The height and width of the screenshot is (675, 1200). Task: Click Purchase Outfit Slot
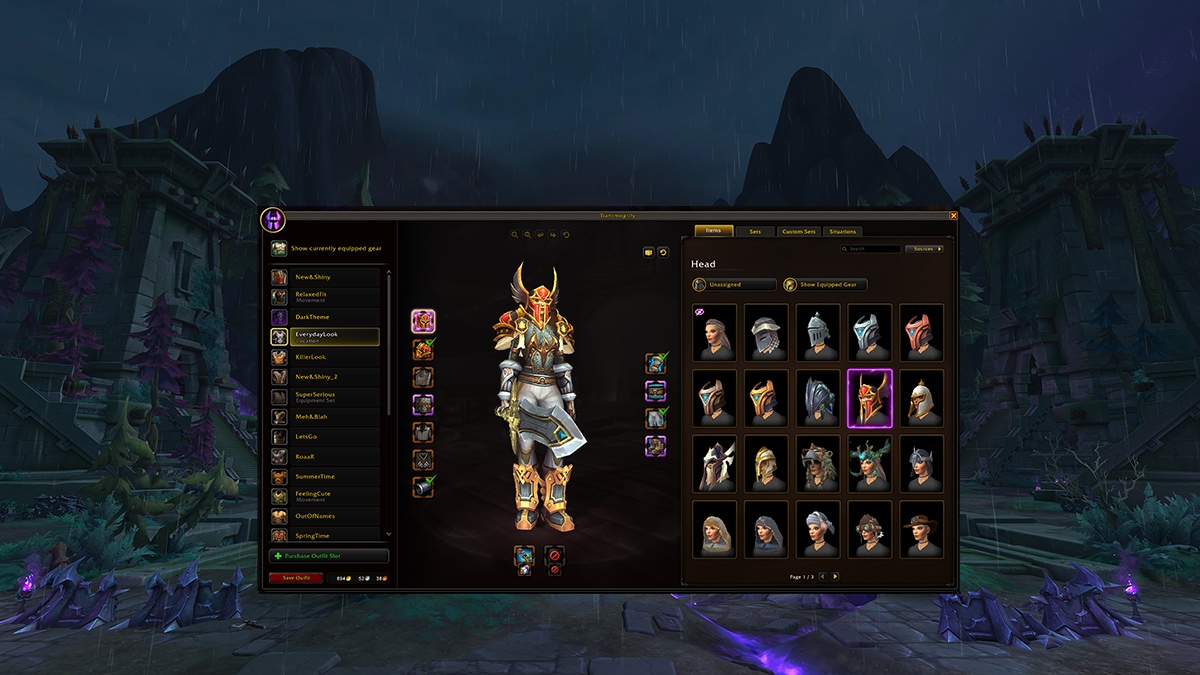(x=329, y=556)
